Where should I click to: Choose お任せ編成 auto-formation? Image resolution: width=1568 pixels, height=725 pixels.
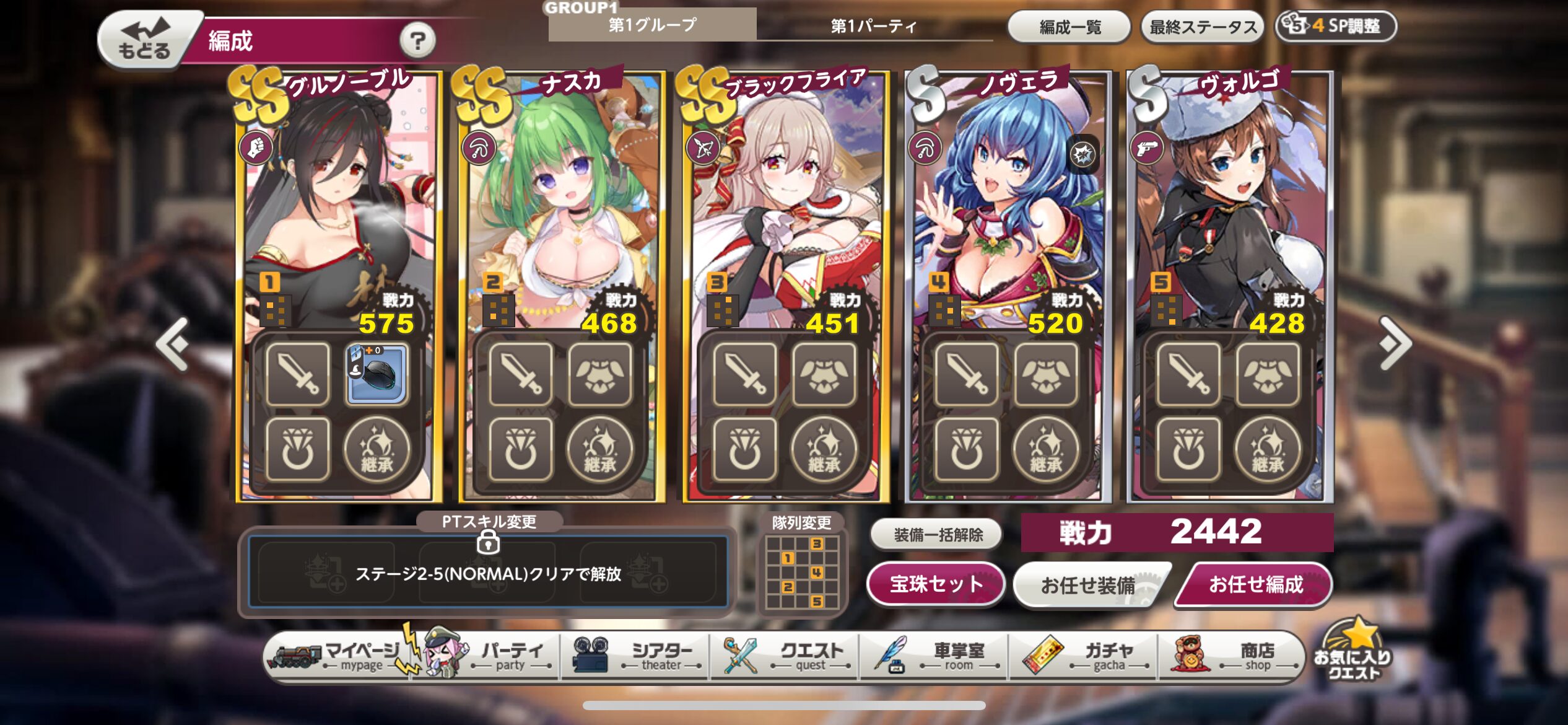tap(1255, 584)
